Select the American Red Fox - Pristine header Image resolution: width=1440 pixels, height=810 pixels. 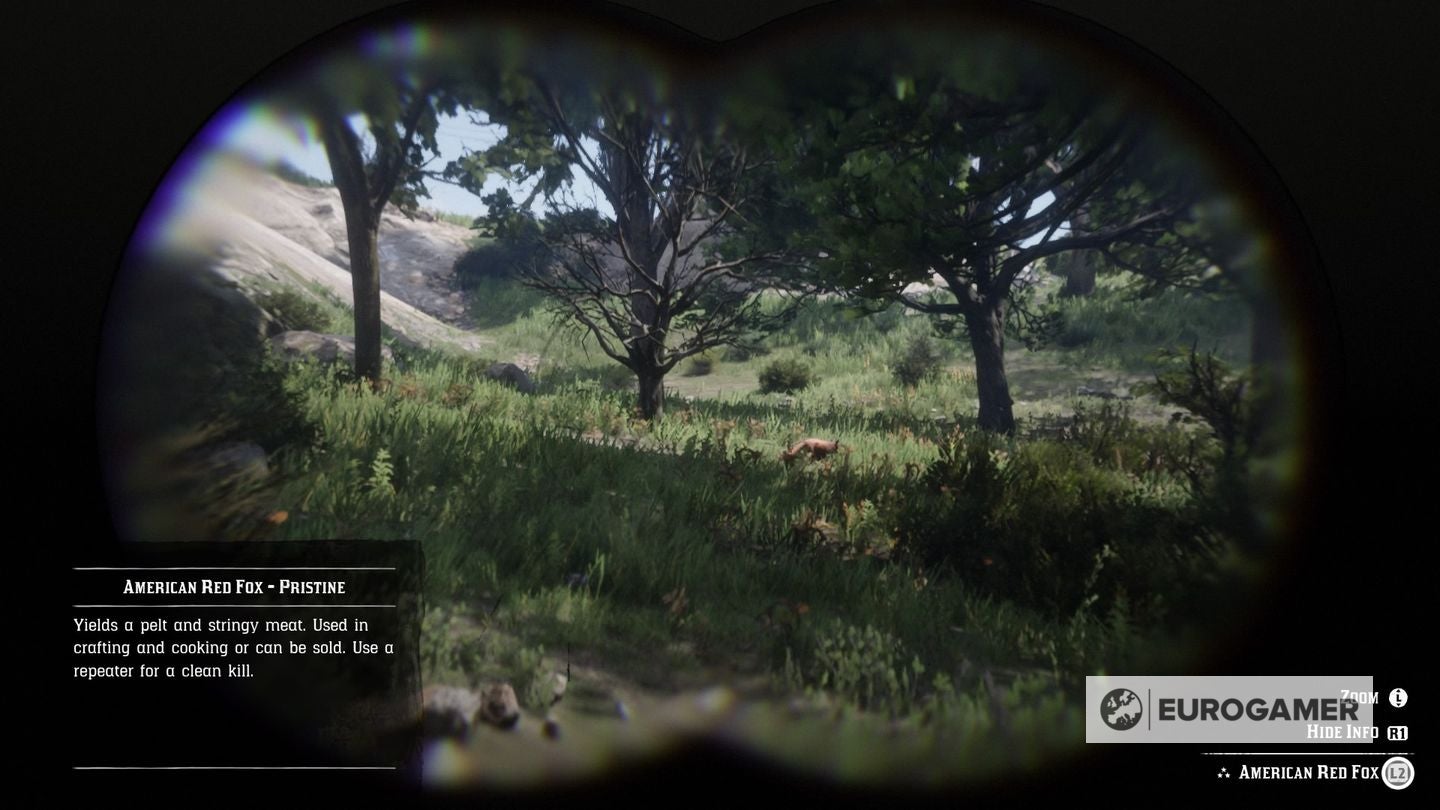pos(233,587)
